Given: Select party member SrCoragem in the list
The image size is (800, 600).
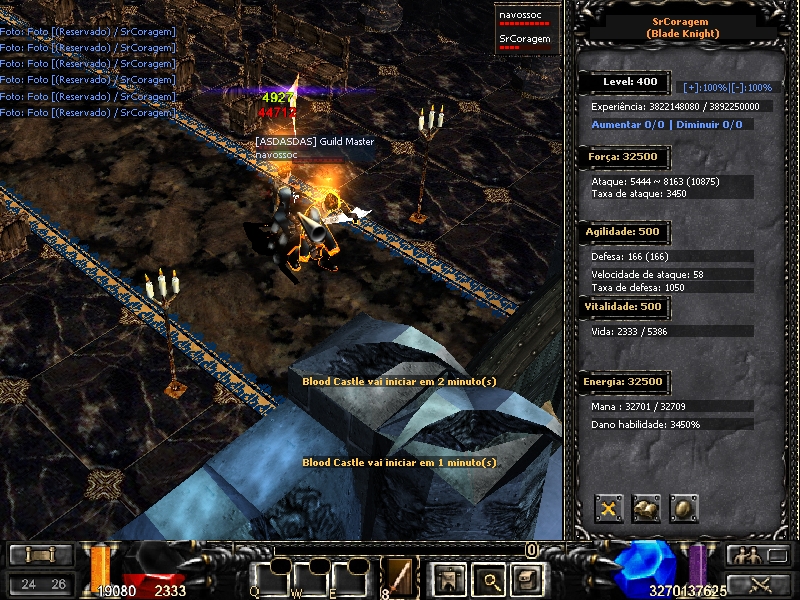Looking at the screenshot, I should pyautogui.click(x=523, y=41).
